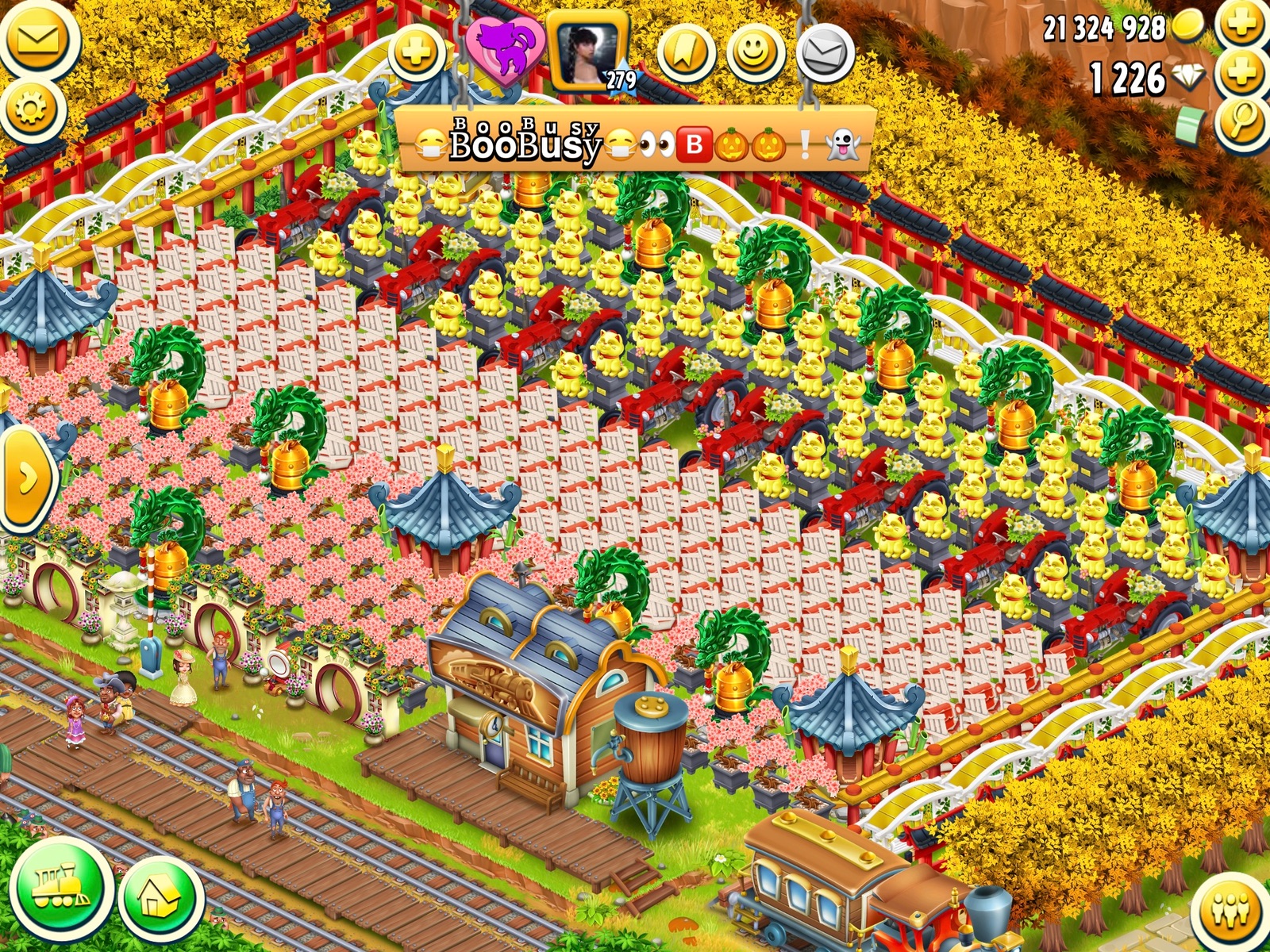
Task: Buy more diamonds with the plus button
Action: (1243, 74)
